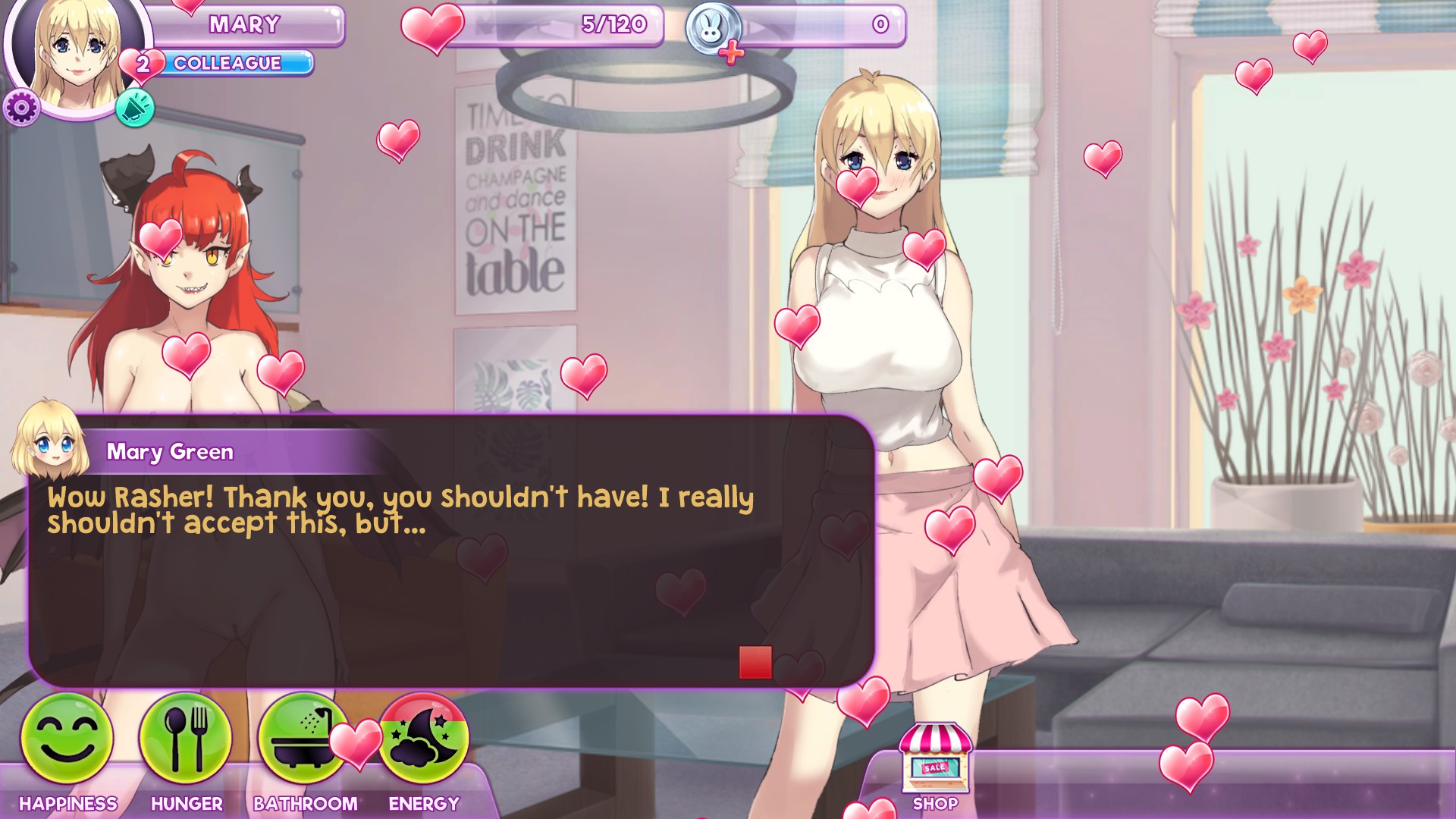Viewport: 1456px width, 819px height.
Task: Advance dialogue with the red square
Action: [x=755, y=662]
